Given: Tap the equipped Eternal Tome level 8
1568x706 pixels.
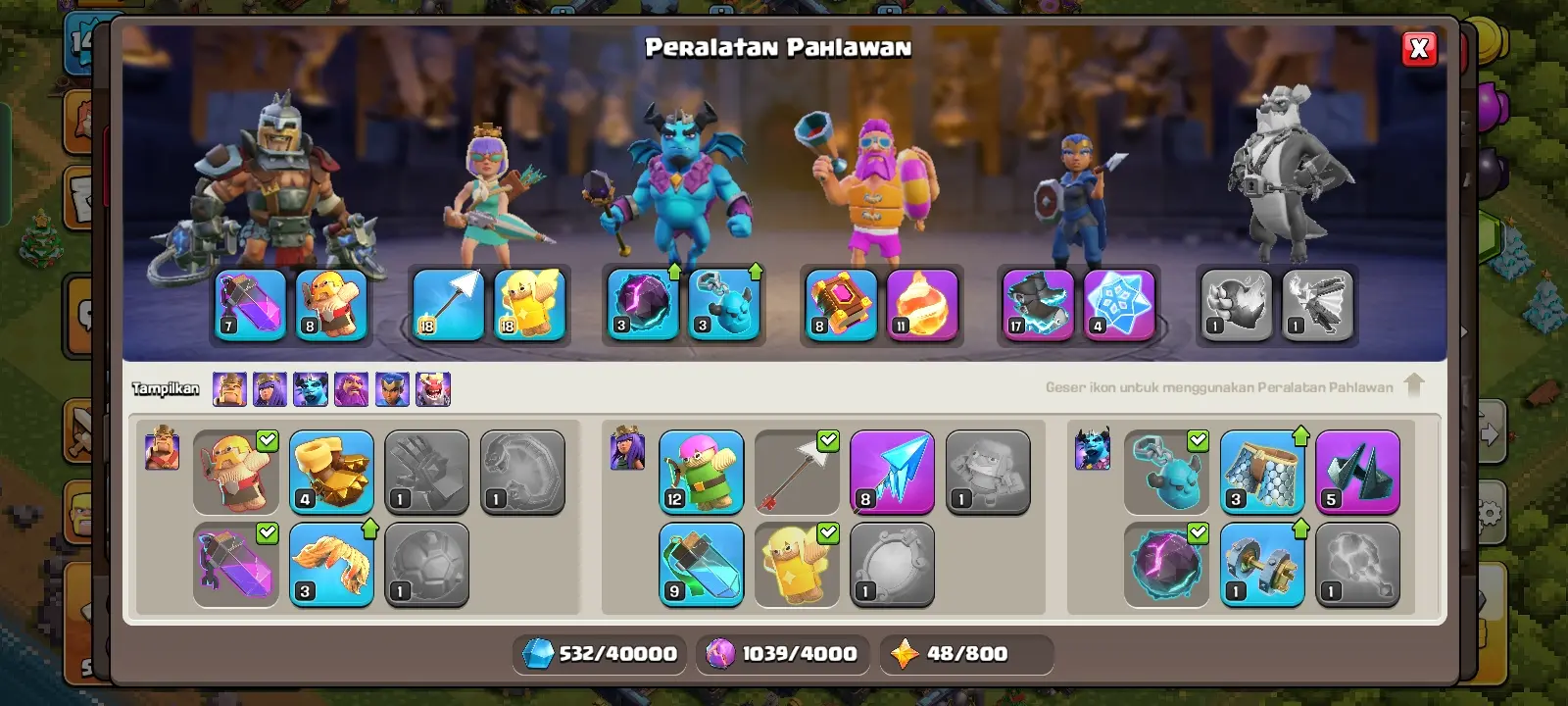Looking at the screenshot, I should click(841, 305).
